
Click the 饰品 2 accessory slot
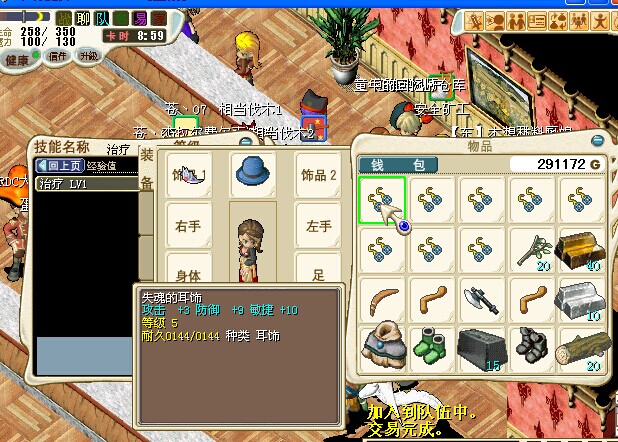coord(318,175)
